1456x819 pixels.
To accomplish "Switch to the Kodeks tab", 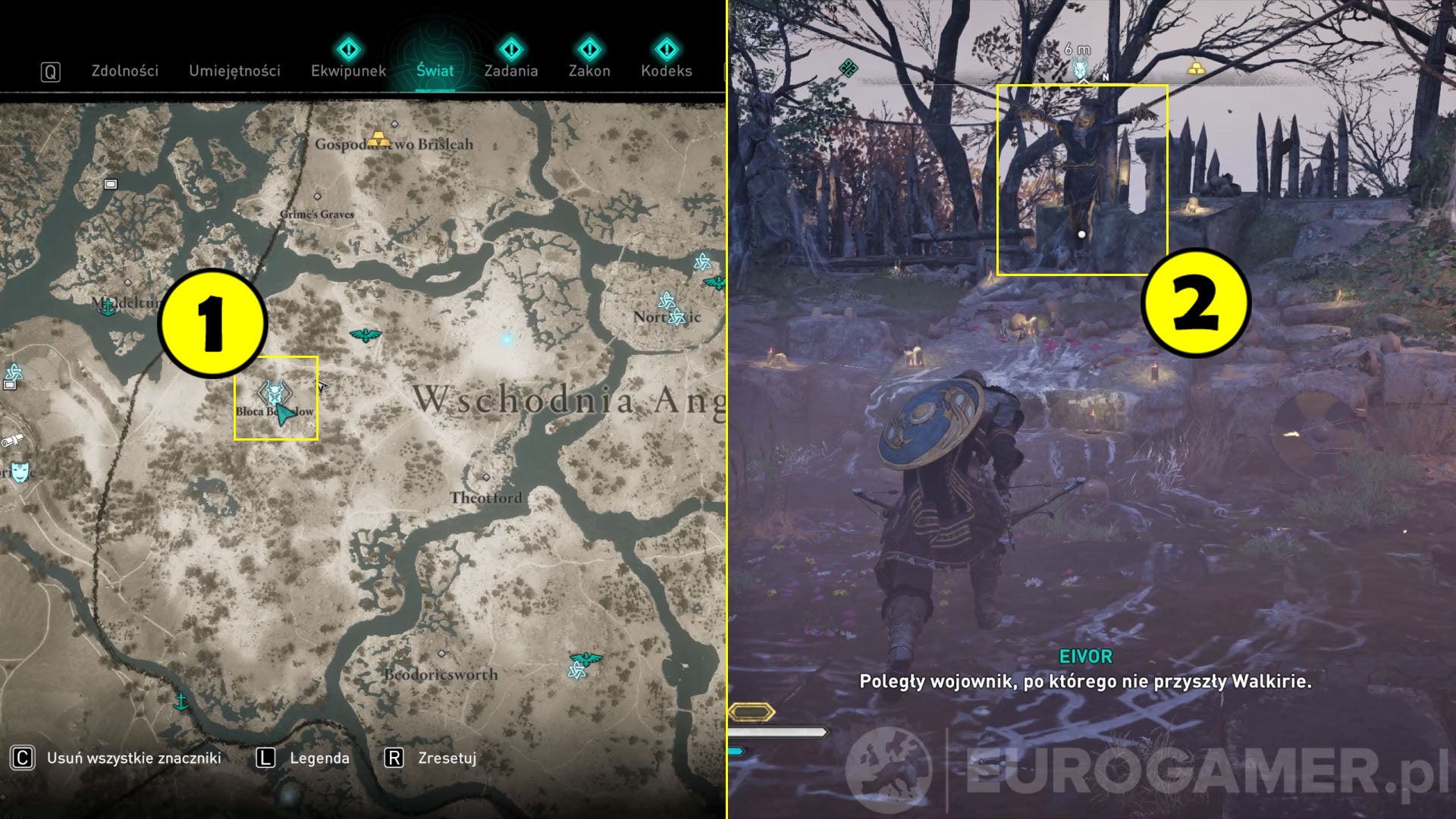I will point(667,71).
